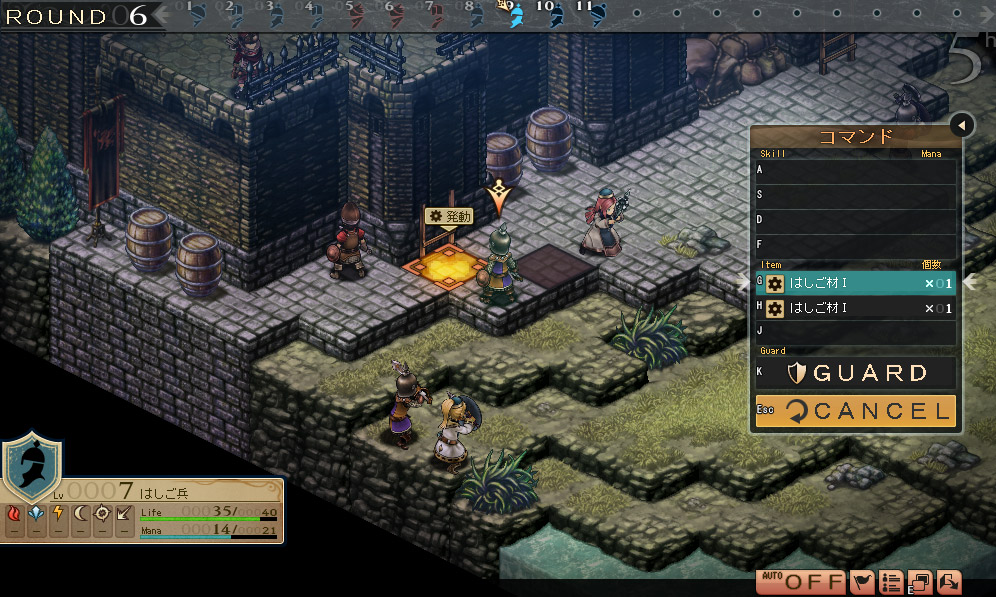
Task: Collapse the command panel with the arrow
Action: (961, 125)
